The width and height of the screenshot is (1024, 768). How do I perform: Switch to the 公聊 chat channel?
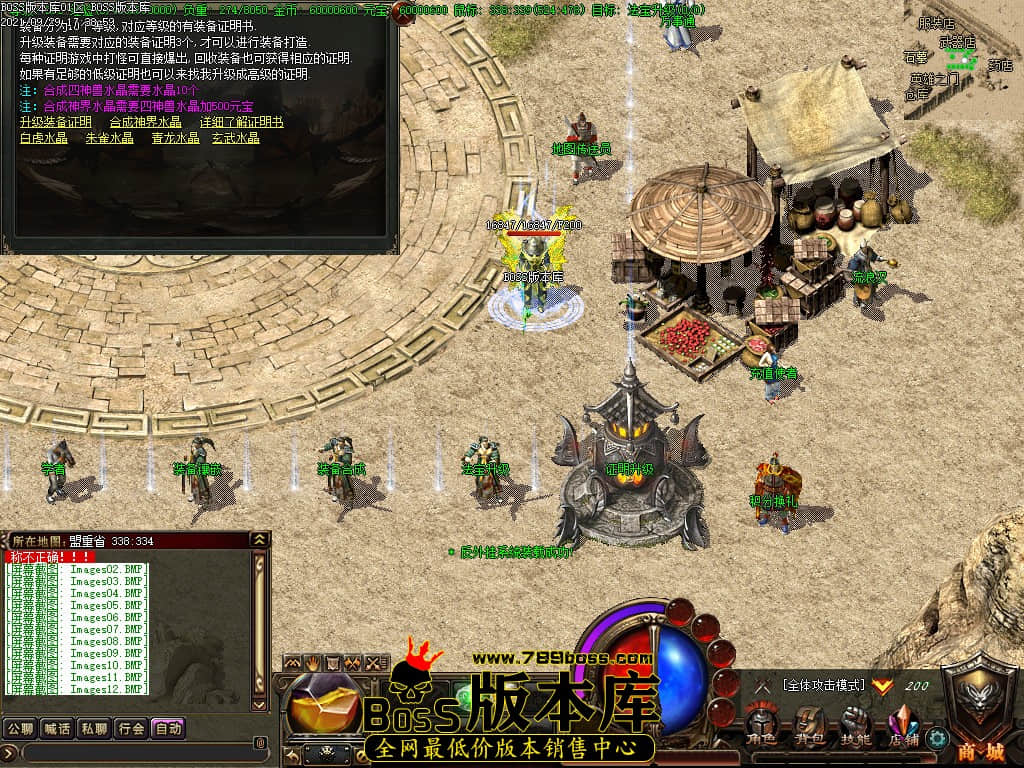(x=19, y=728)
